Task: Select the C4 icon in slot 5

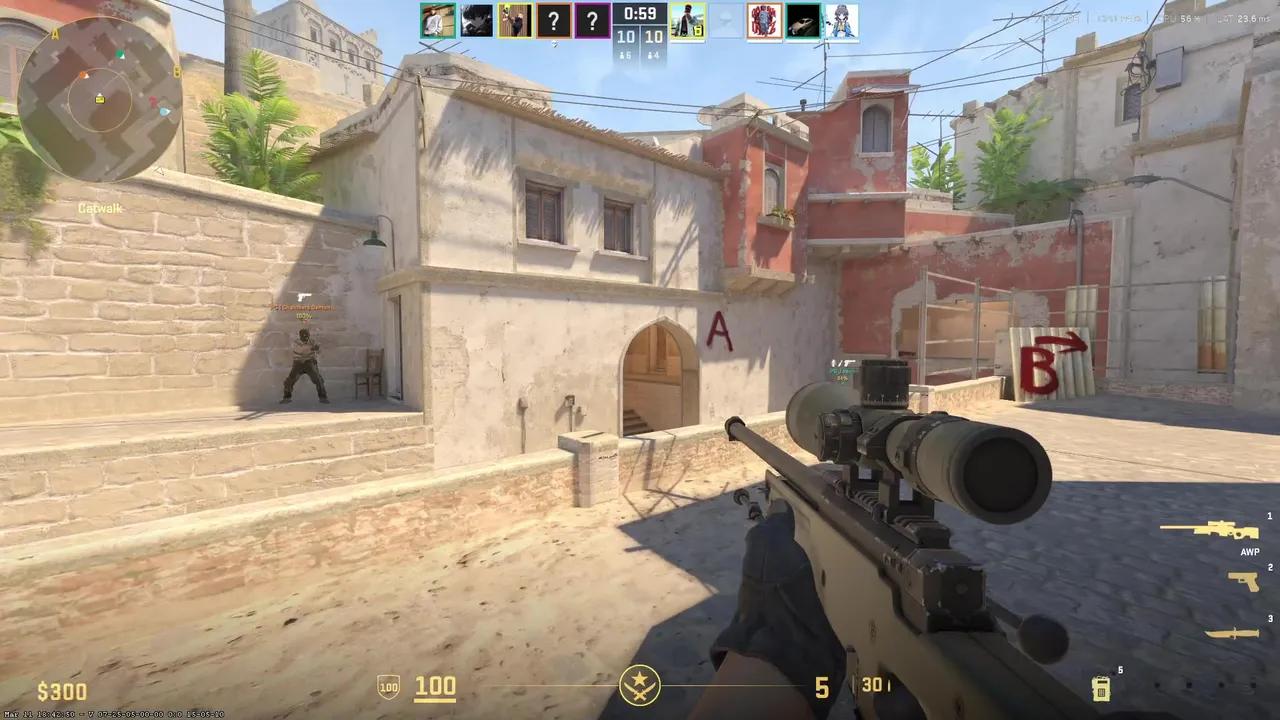Action: click(1101, 688)
